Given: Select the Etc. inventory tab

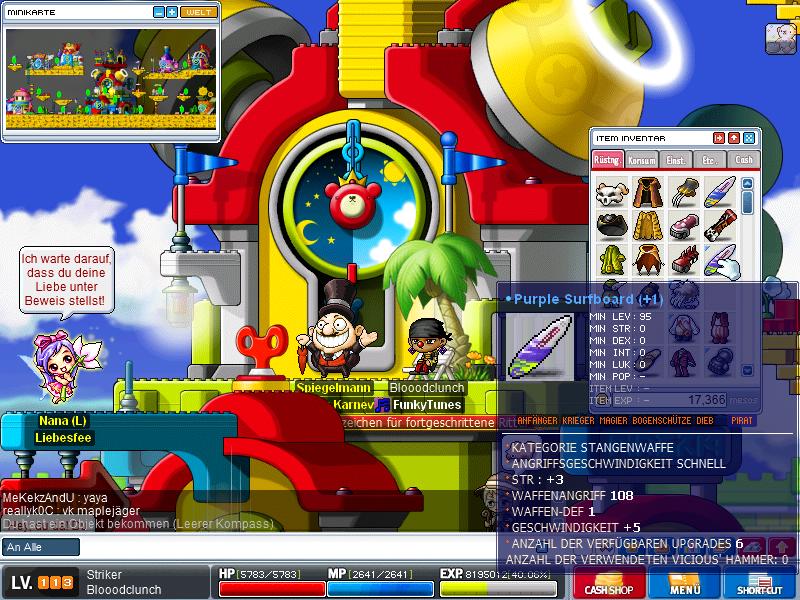Looking at the screenshot, I should pyautogui.click(x=710, y=160).
